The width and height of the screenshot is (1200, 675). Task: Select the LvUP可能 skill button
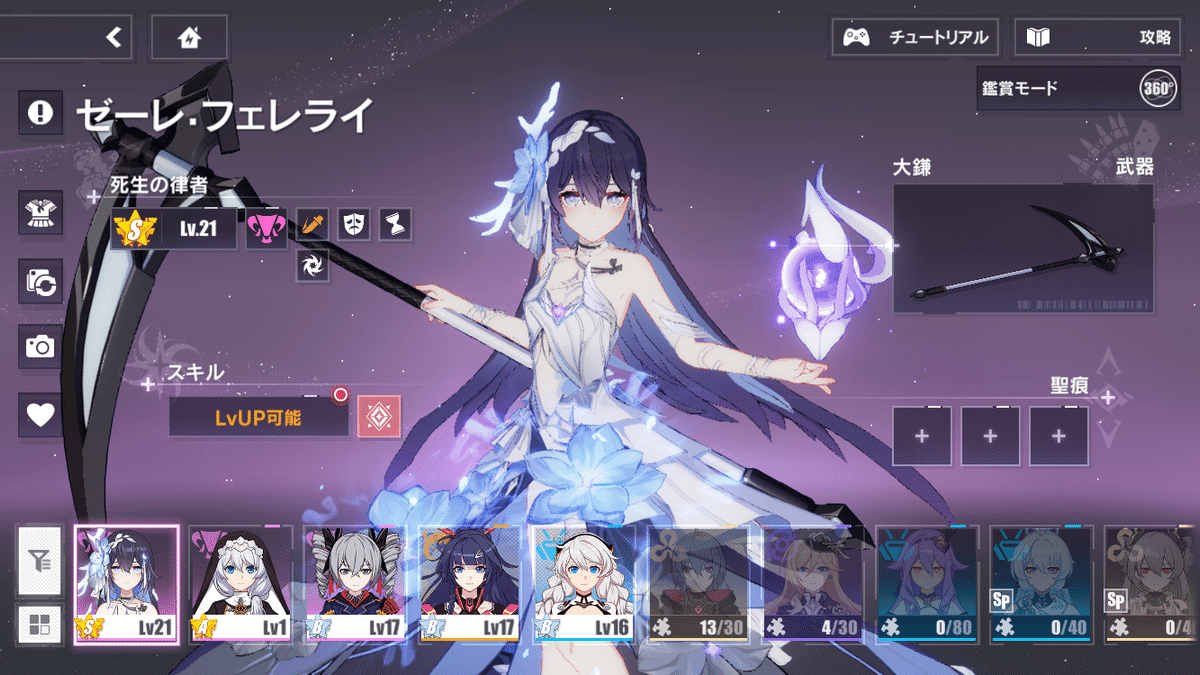pos(258,417)
